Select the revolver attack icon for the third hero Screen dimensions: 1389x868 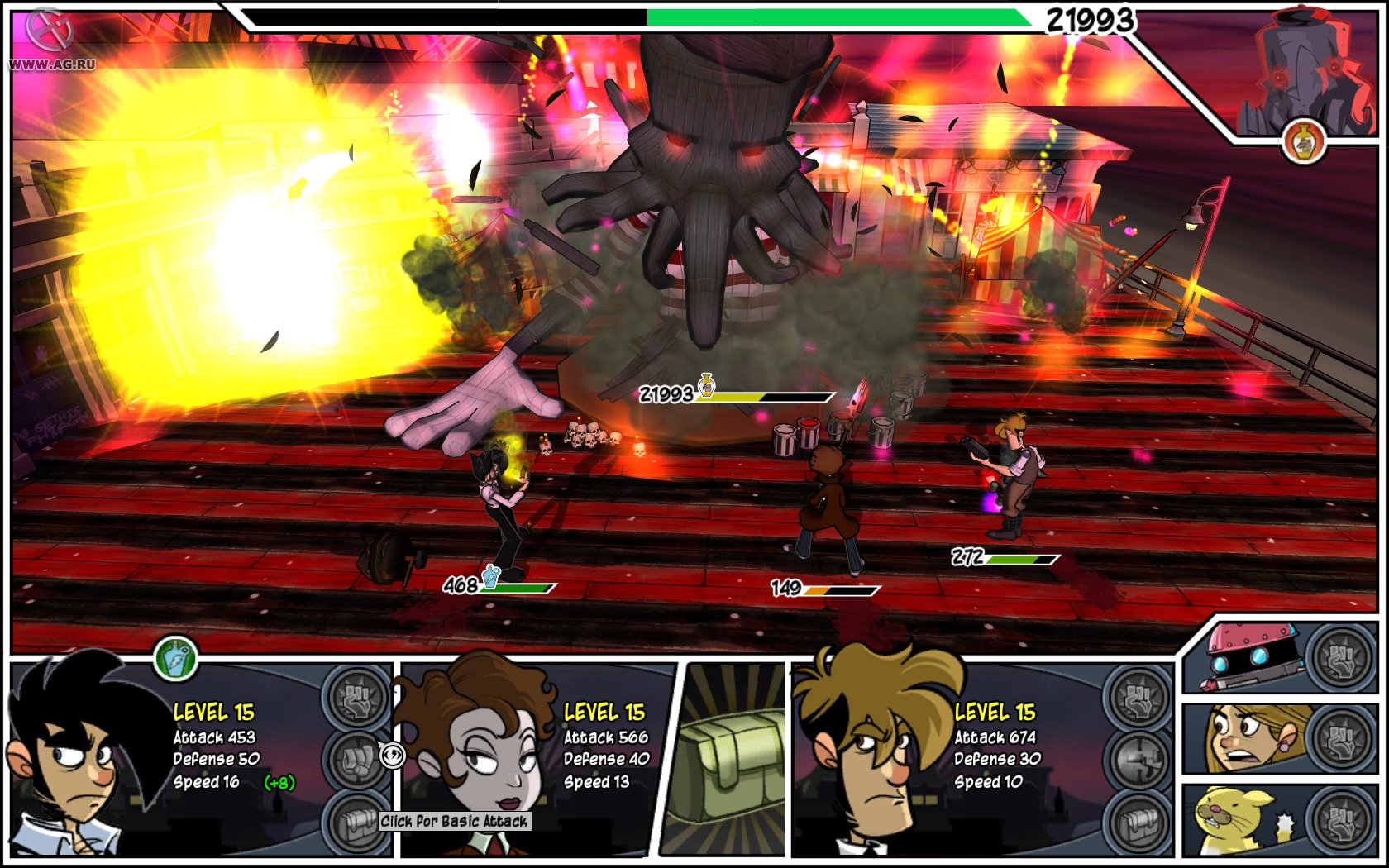tap(1138, 756)
